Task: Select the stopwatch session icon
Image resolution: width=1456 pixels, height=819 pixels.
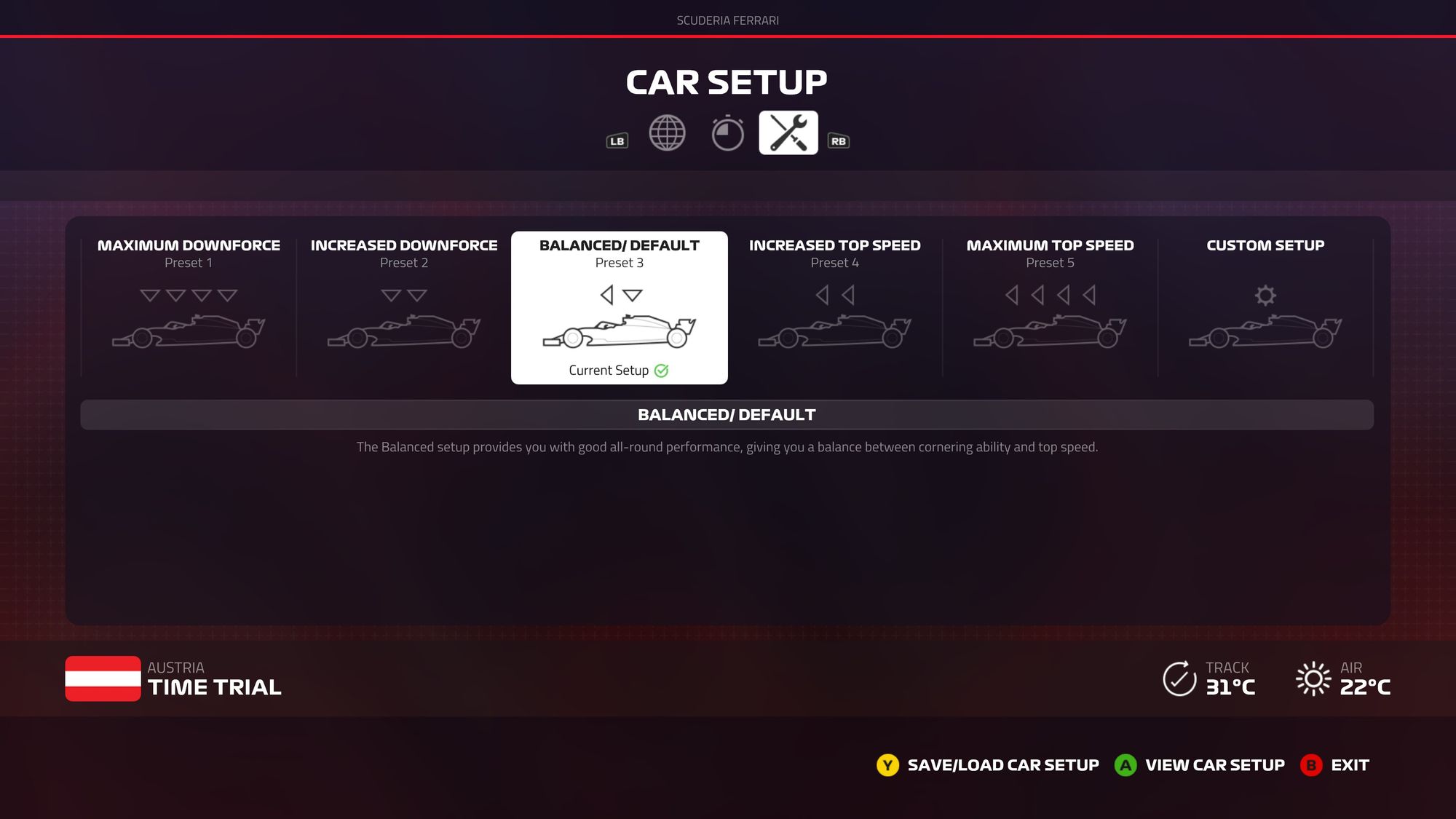Action: coord(727,133)
